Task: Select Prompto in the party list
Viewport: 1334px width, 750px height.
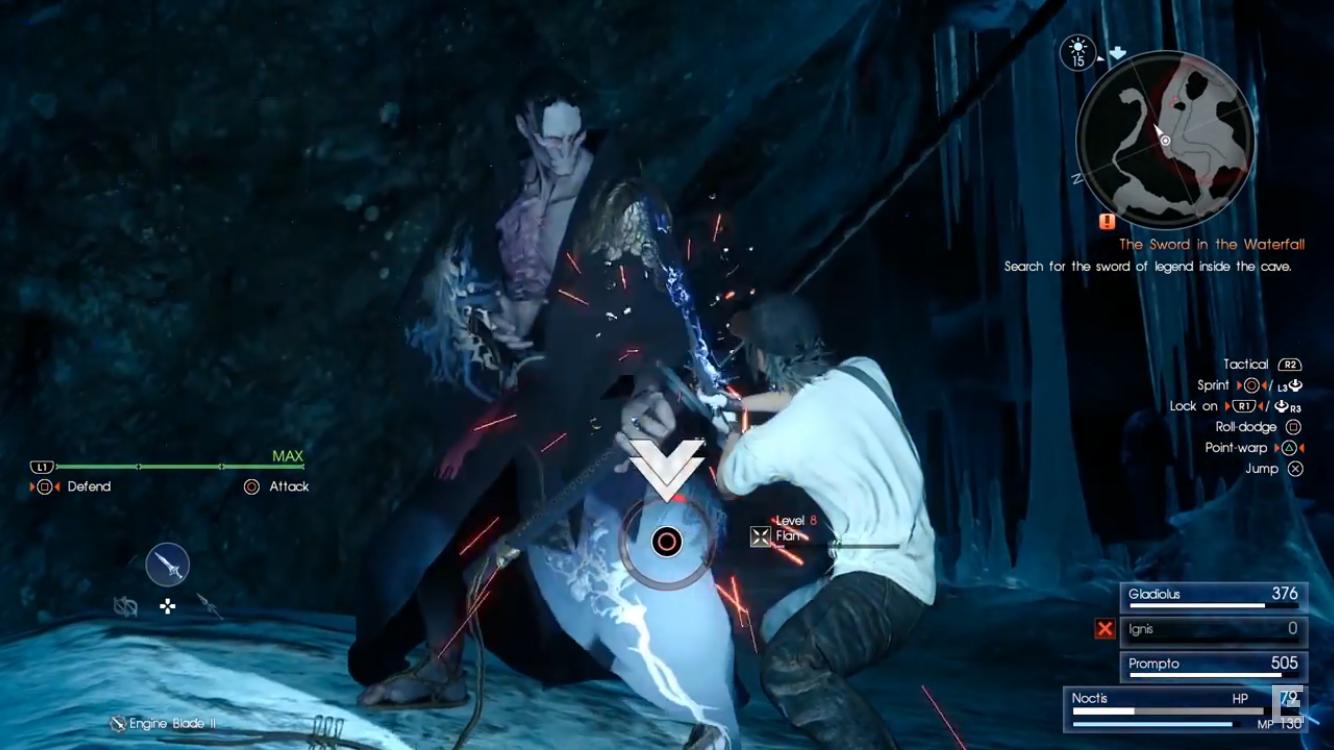Action: coord(1213,665)
